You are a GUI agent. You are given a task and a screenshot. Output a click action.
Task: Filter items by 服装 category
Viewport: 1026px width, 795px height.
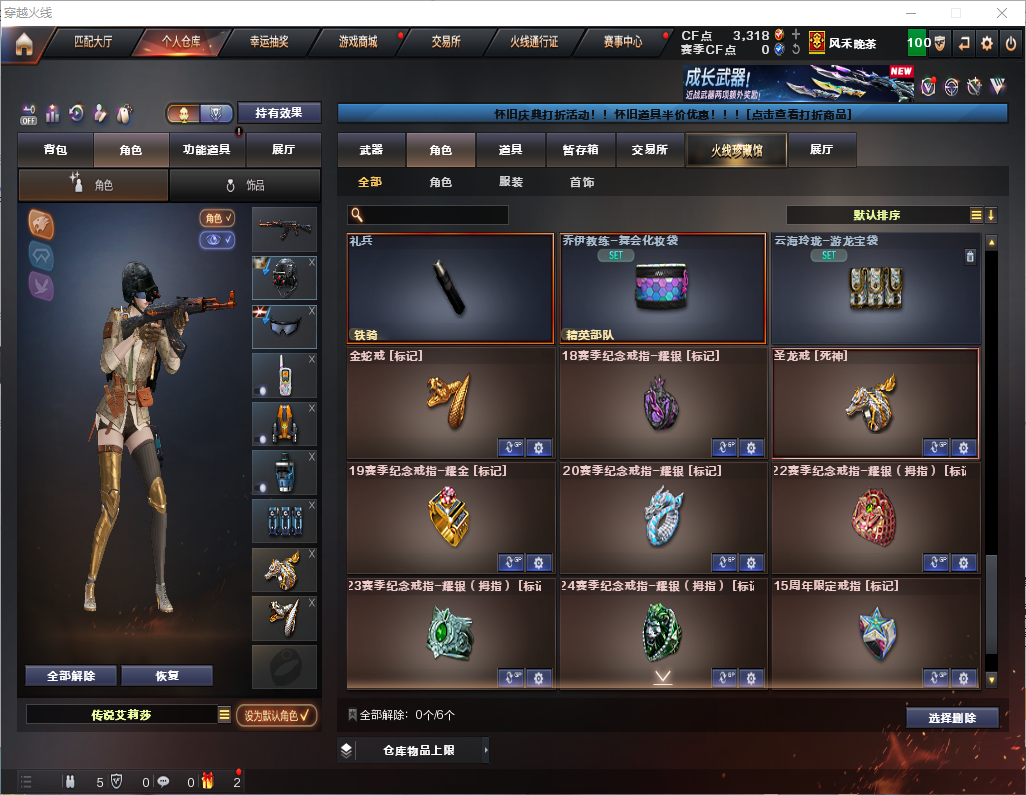(x=511, y=182)
